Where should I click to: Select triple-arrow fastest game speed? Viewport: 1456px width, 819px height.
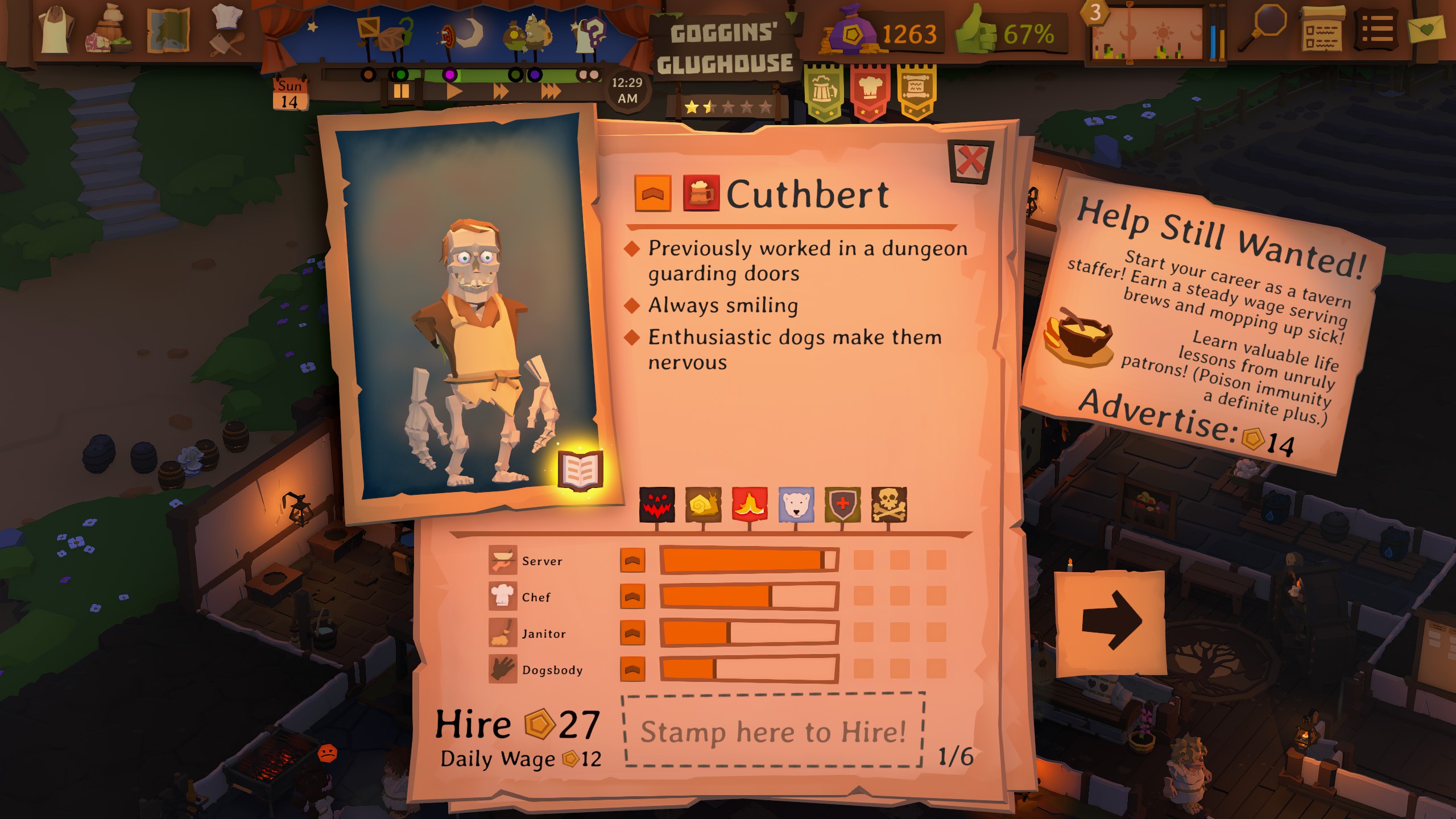tap(551, 91)
